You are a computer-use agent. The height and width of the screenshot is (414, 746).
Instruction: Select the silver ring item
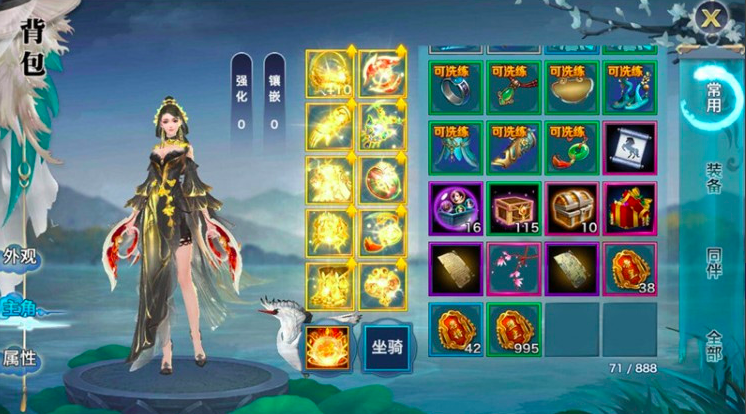[x=456, y=88]
